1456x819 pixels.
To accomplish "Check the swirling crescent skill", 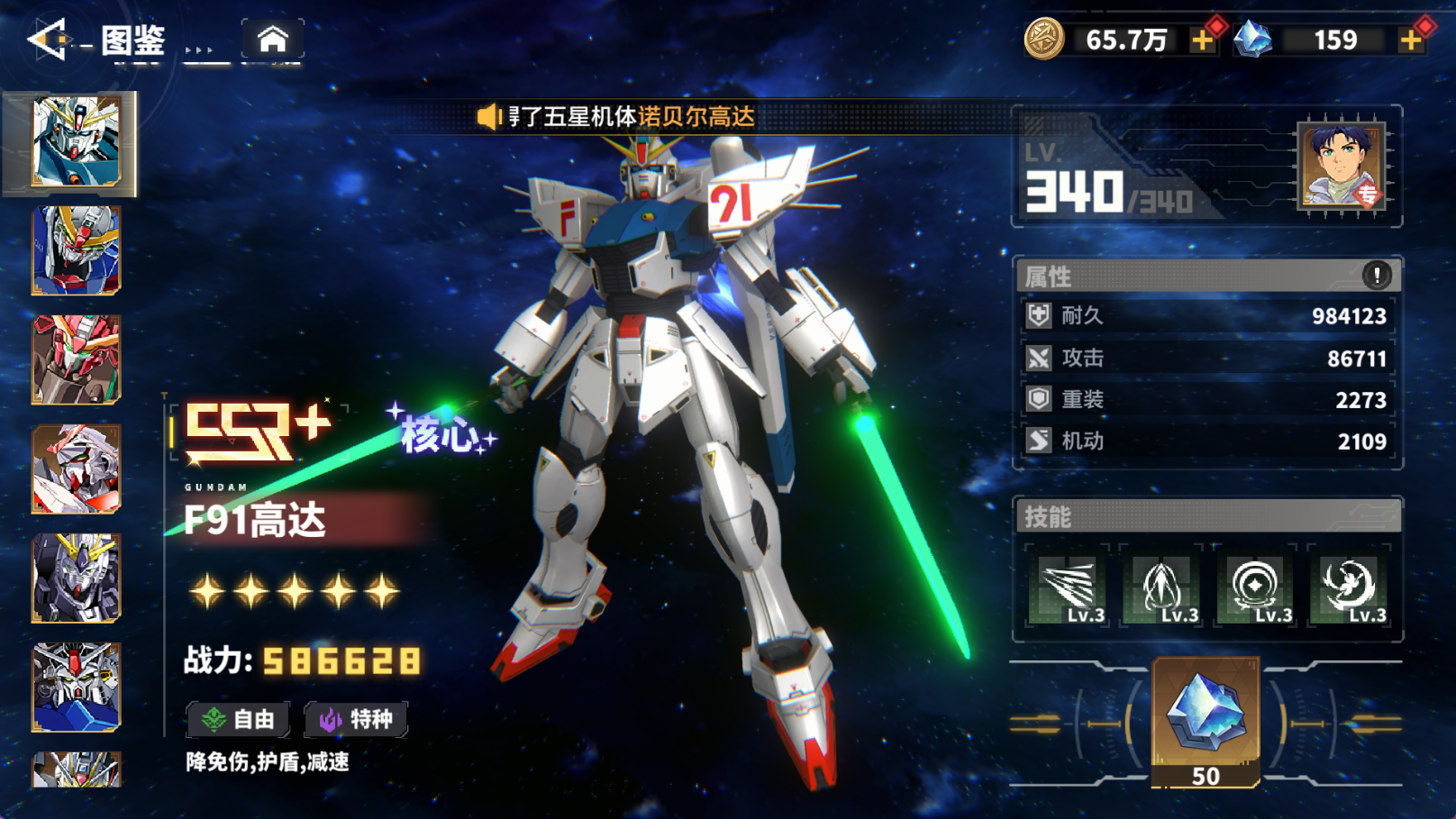I will point(1350,587).
